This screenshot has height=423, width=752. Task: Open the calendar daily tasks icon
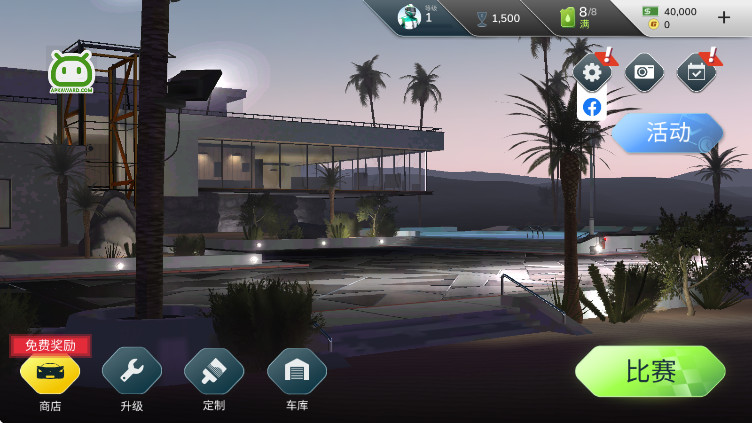point(696,72)
